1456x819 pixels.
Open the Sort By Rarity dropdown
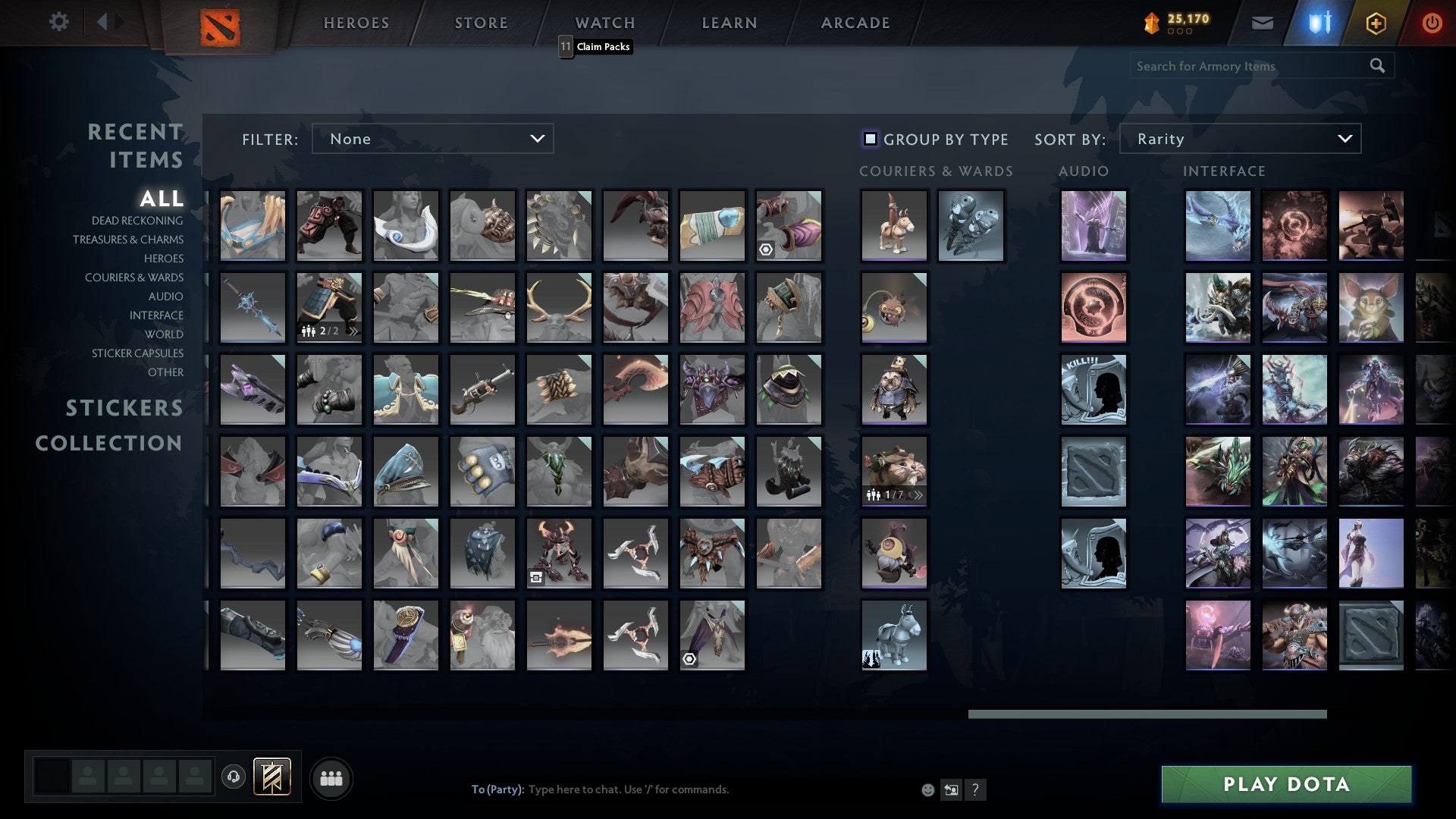1239,139
